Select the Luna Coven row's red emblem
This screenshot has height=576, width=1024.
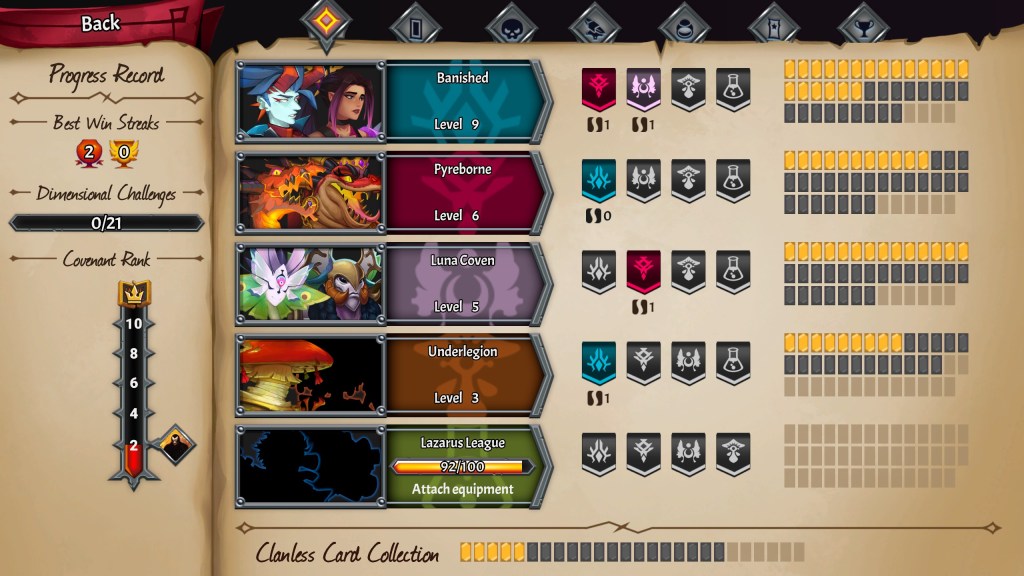pyautogui.click(x=644, y=271)
